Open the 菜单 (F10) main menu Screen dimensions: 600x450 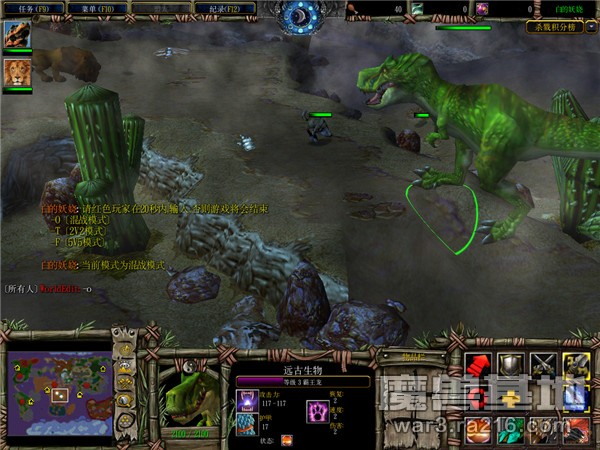[x=97, y=7]
